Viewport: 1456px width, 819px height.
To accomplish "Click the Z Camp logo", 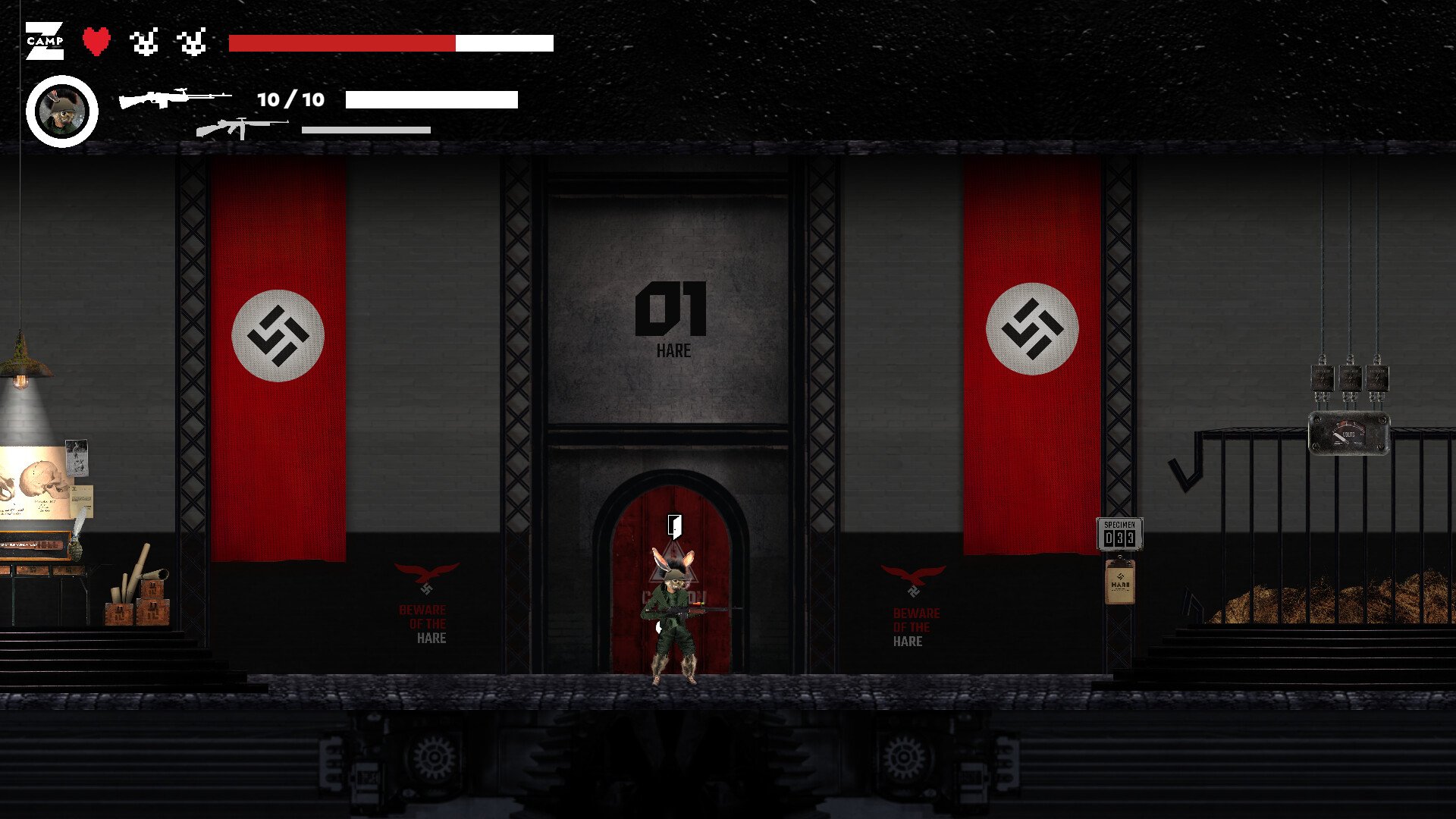I will [x=45, y=41].
